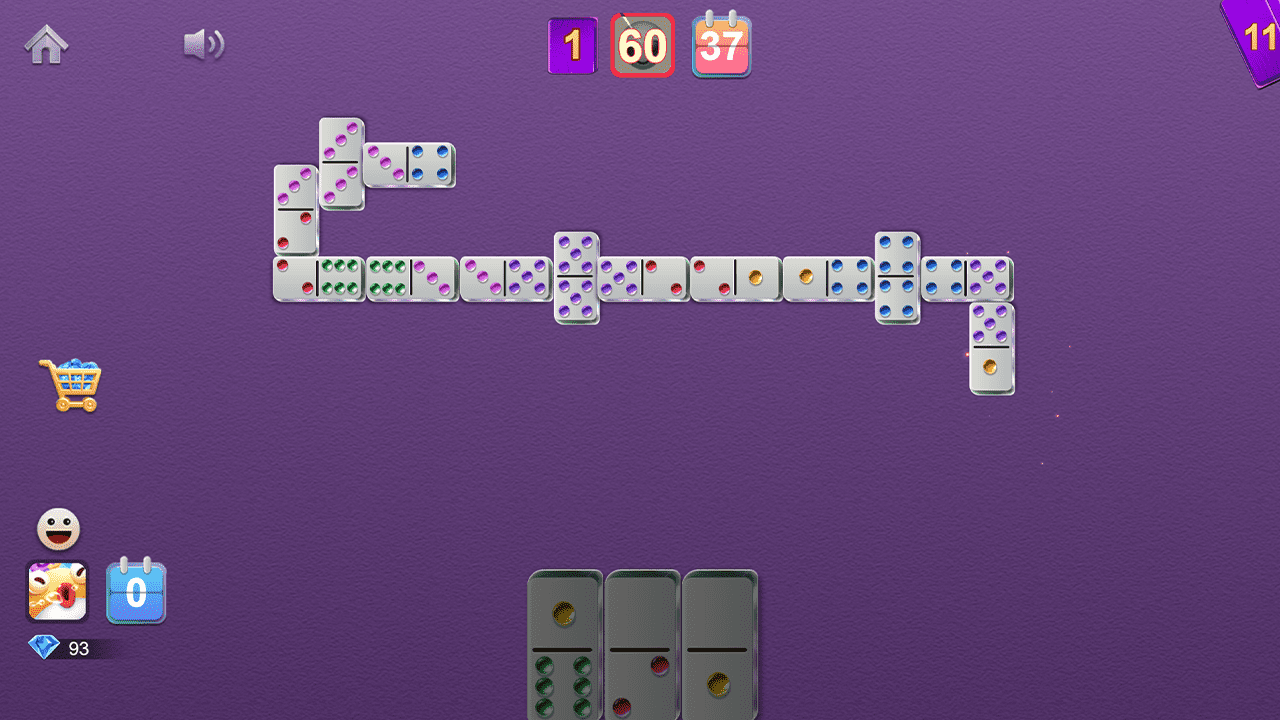Tap the purple 11 badge in the corner
This screenshot has width=1280, height=720.
[x=1258, y=38]
